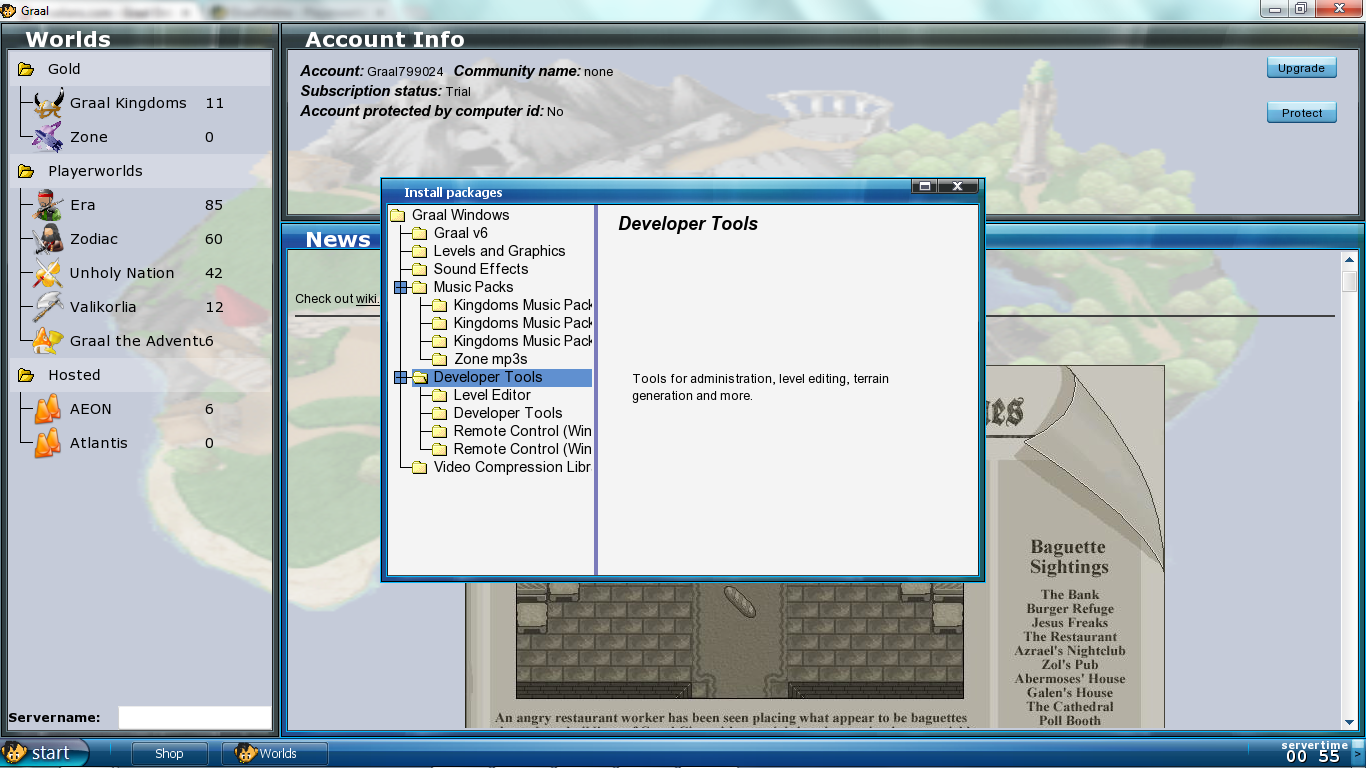The width and height of the screenshot is (1366, 768).
Task: Select the AEON hosted world
Action: [x=91, y=409]
